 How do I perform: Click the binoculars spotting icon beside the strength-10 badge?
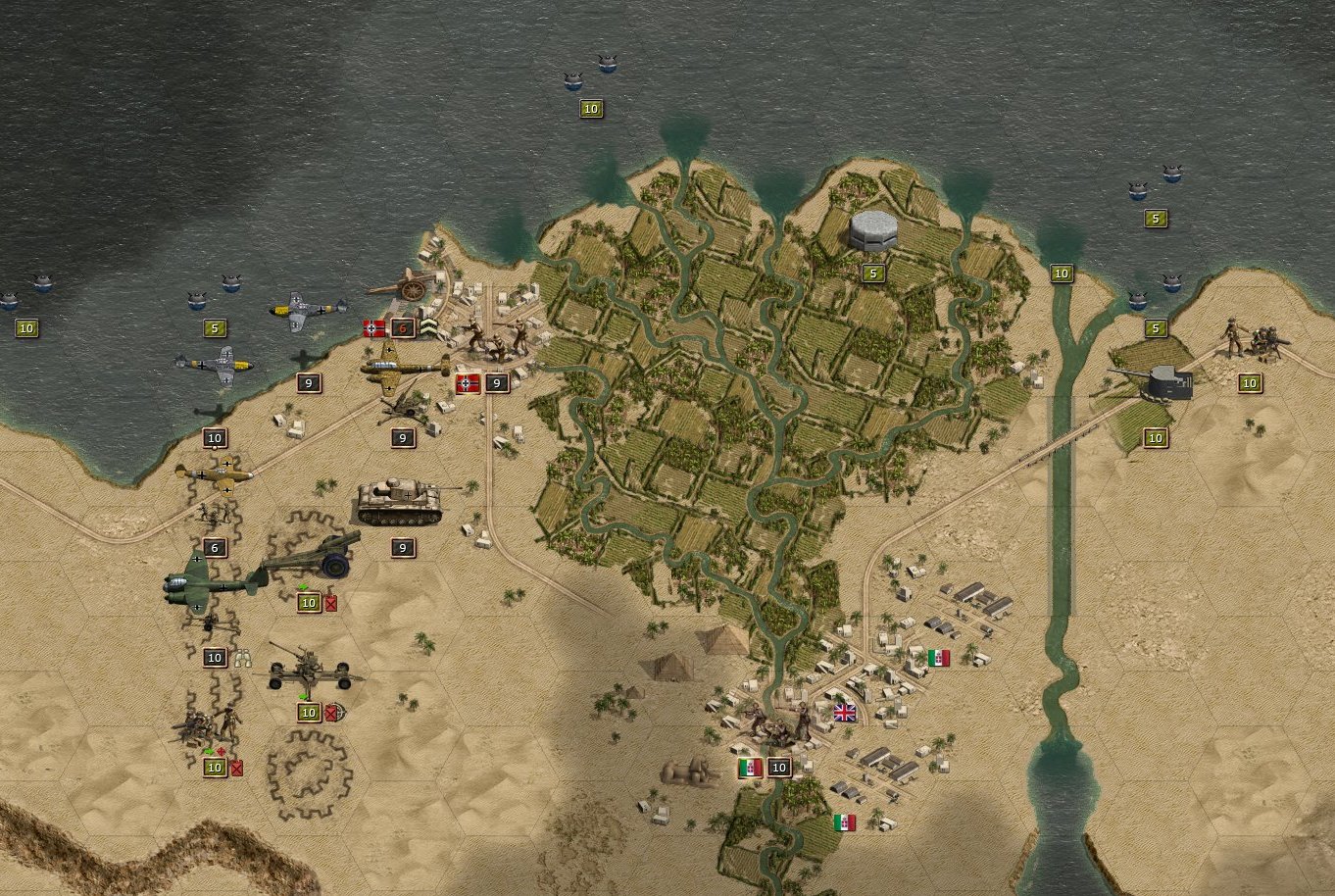[x=243, y=658]
